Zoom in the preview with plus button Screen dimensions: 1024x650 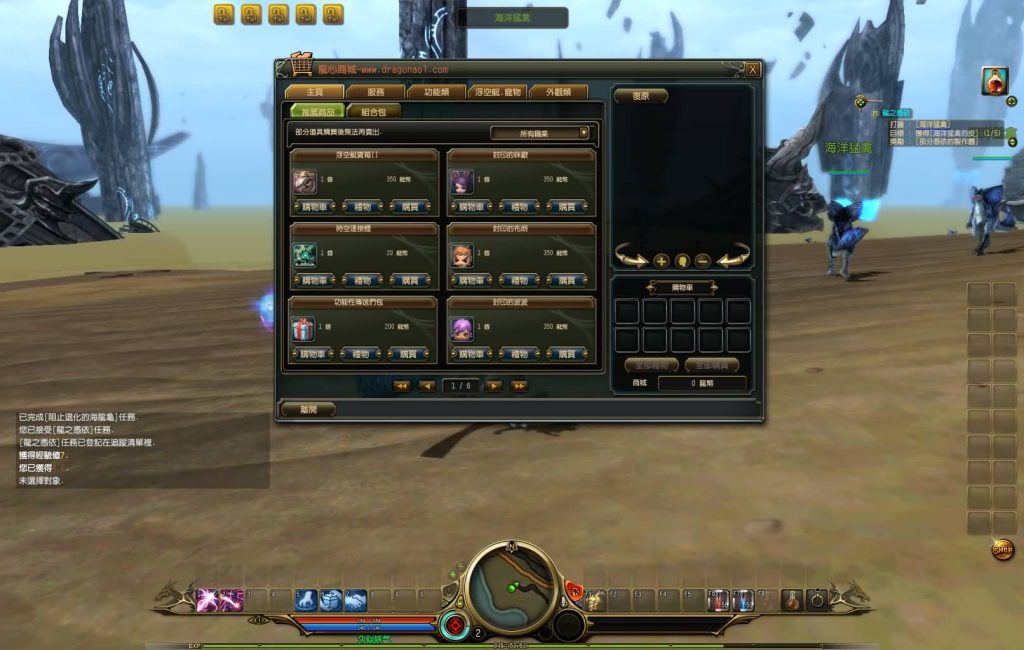click(x=661, y=261)
